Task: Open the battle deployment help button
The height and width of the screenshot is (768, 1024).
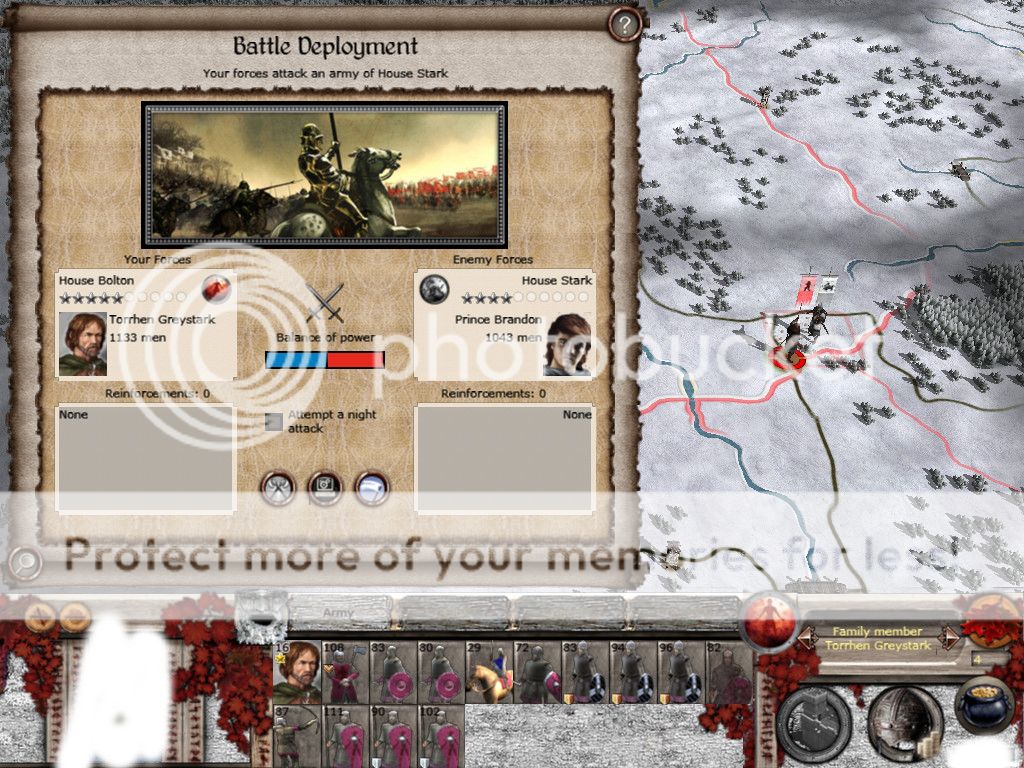Action: [x=625, y=25]
